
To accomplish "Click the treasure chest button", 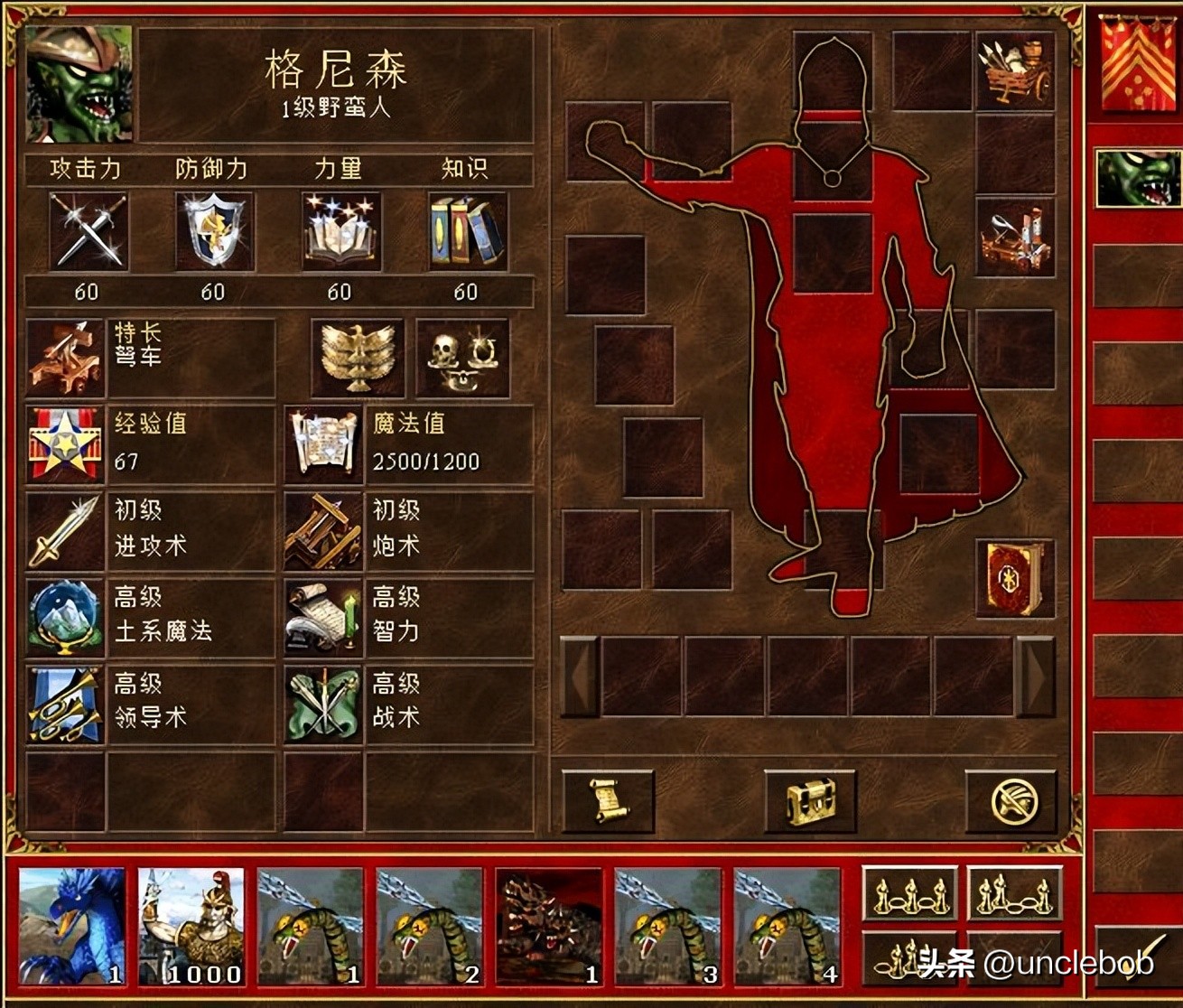I will coord(810,801).
